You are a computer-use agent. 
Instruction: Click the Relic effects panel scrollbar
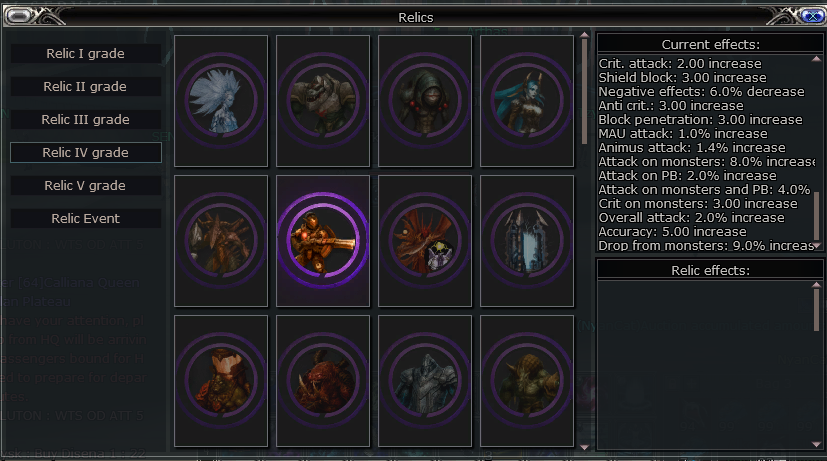click(x=817, y=305)
